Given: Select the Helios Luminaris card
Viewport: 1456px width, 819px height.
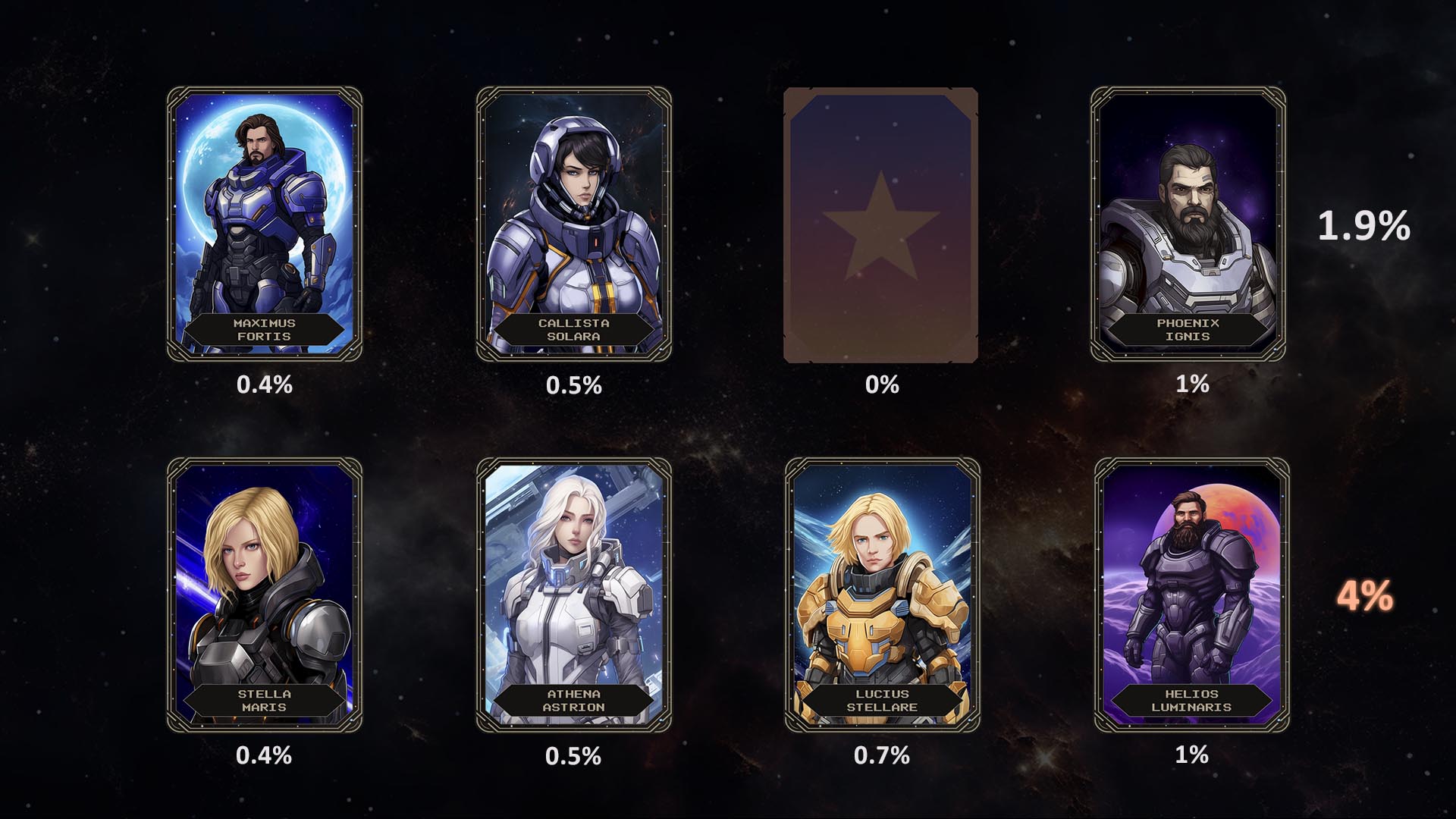Looking at the screenshot, I should pos(1191,595).
